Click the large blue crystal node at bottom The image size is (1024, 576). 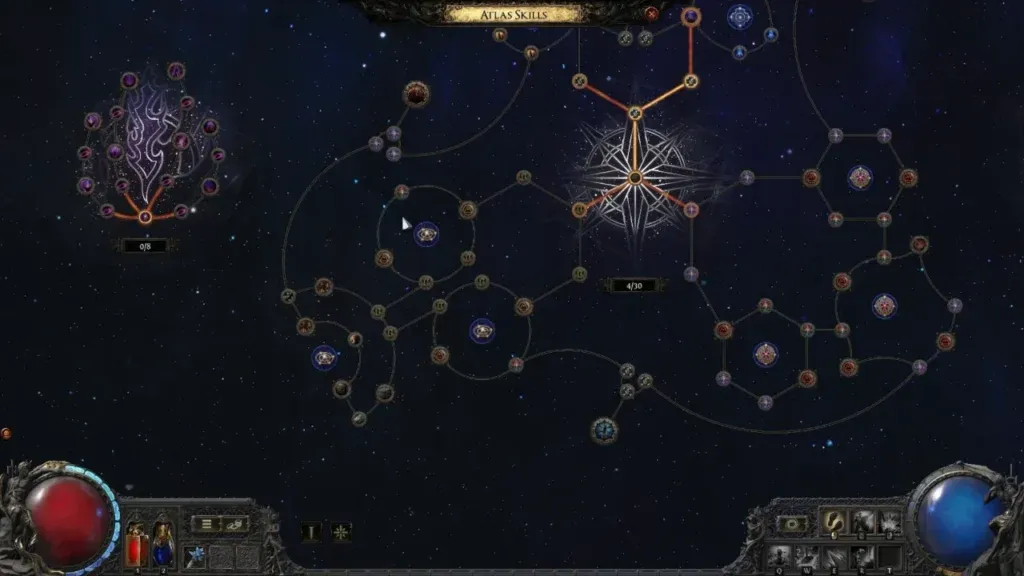(604, 430)
